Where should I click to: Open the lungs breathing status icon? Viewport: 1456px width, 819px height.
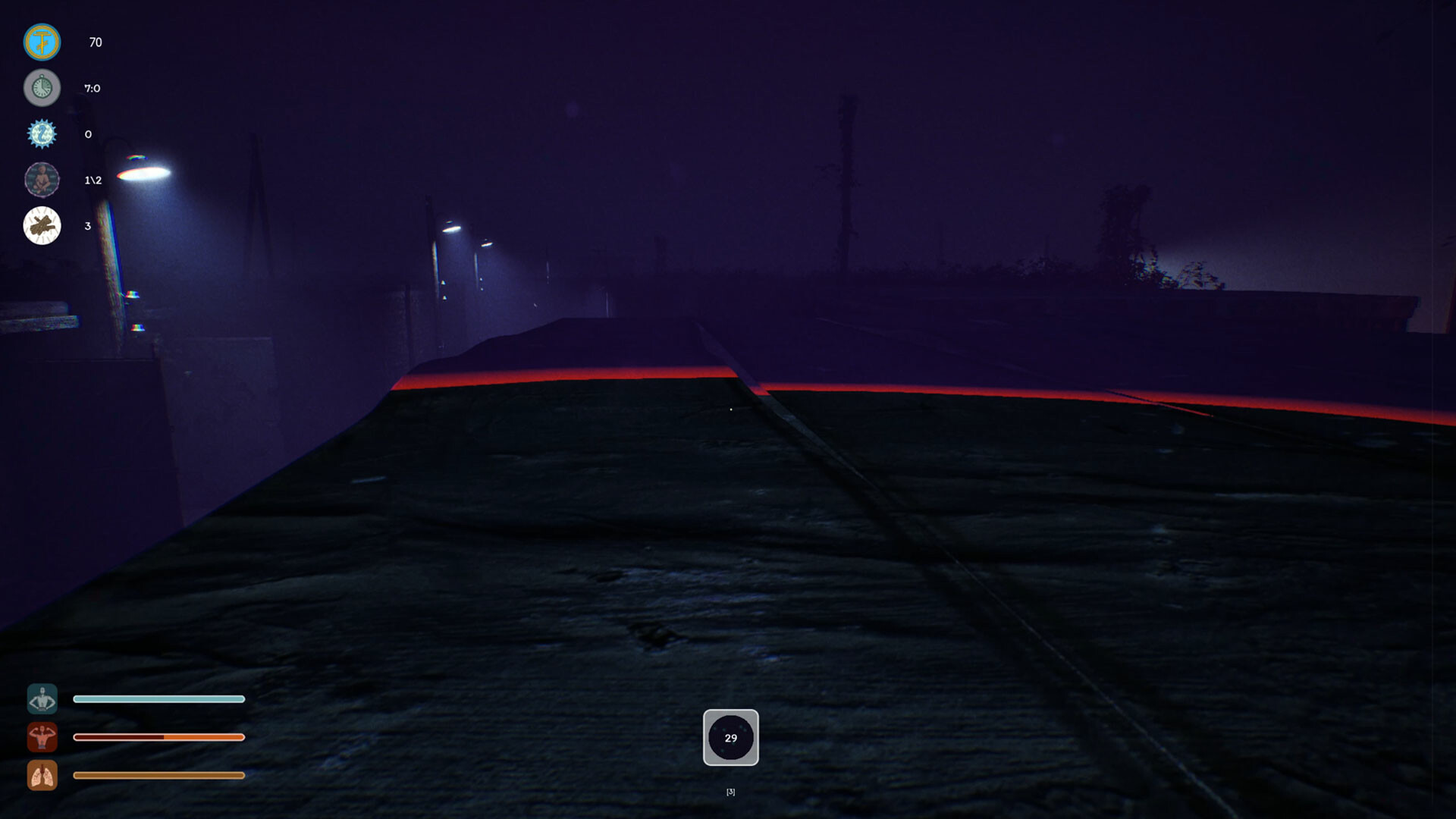[x=42, y=776]
